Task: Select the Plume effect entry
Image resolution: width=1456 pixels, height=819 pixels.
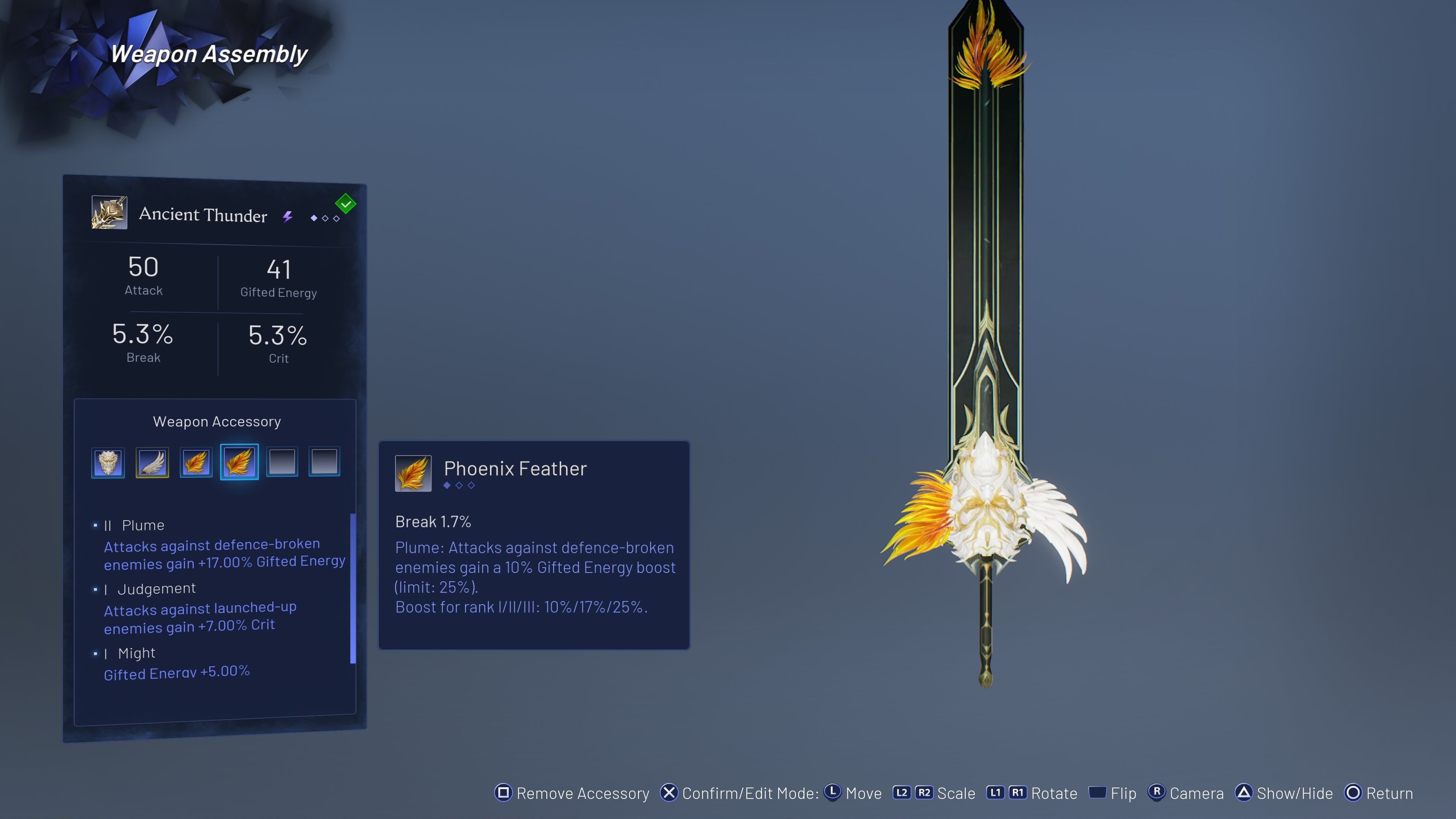Action: [x=143, y=525]
